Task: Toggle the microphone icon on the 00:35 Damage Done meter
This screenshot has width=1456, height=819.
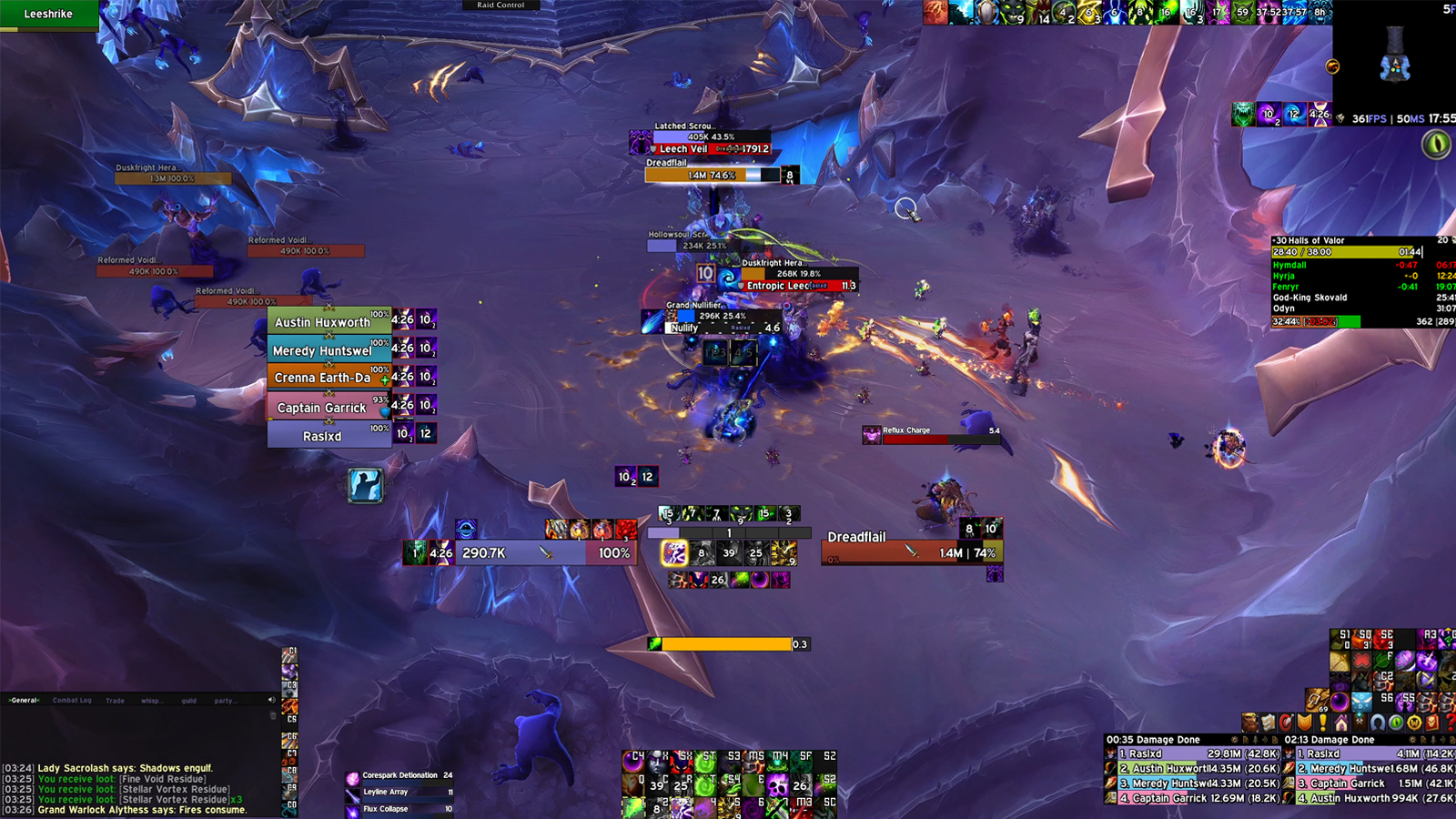Action: pyautogui.click(x=1257, y=740)
